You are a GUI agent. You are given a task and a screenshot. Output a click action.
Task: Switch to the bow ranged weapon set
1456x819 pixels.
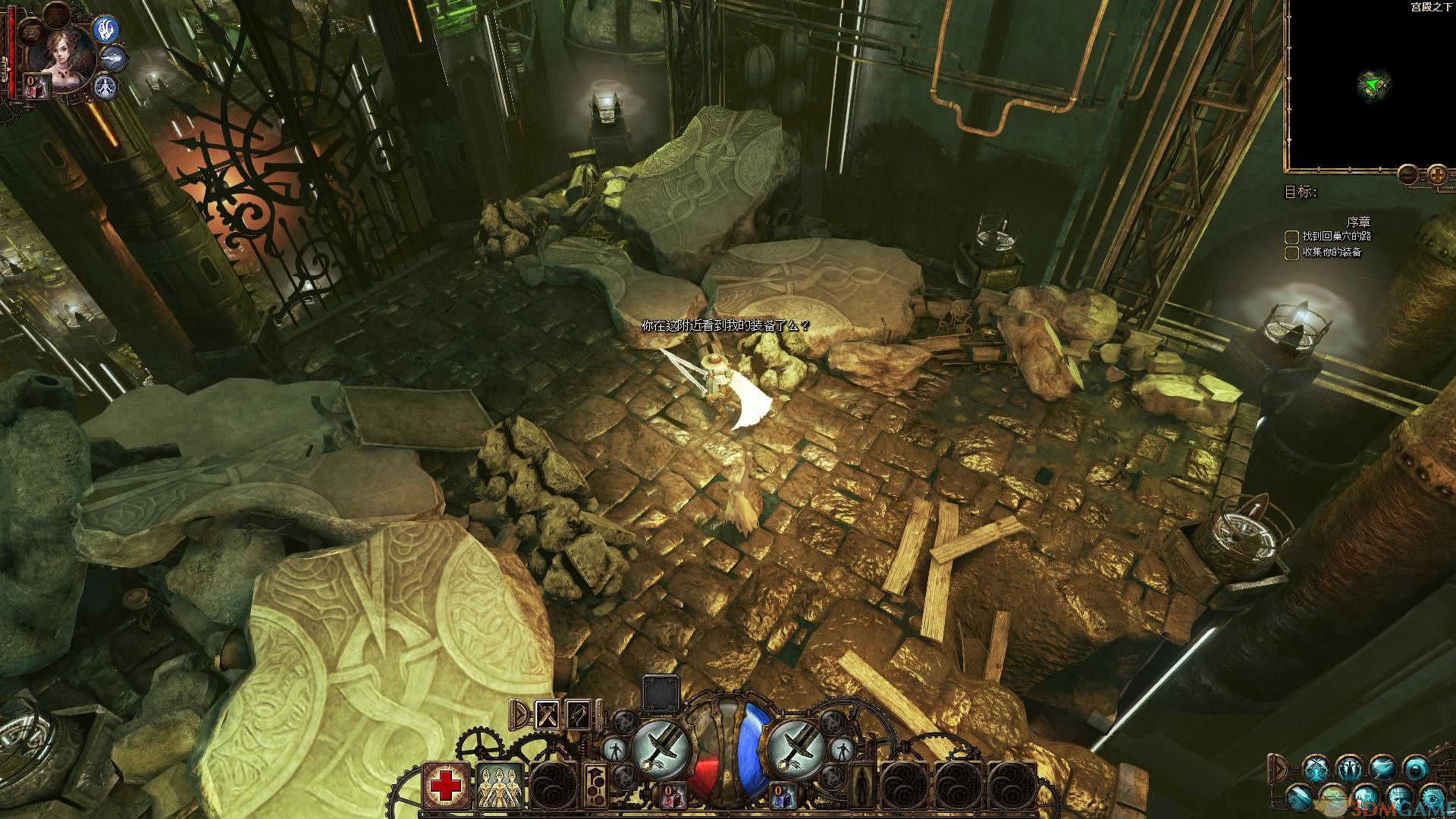pos(579,715)
